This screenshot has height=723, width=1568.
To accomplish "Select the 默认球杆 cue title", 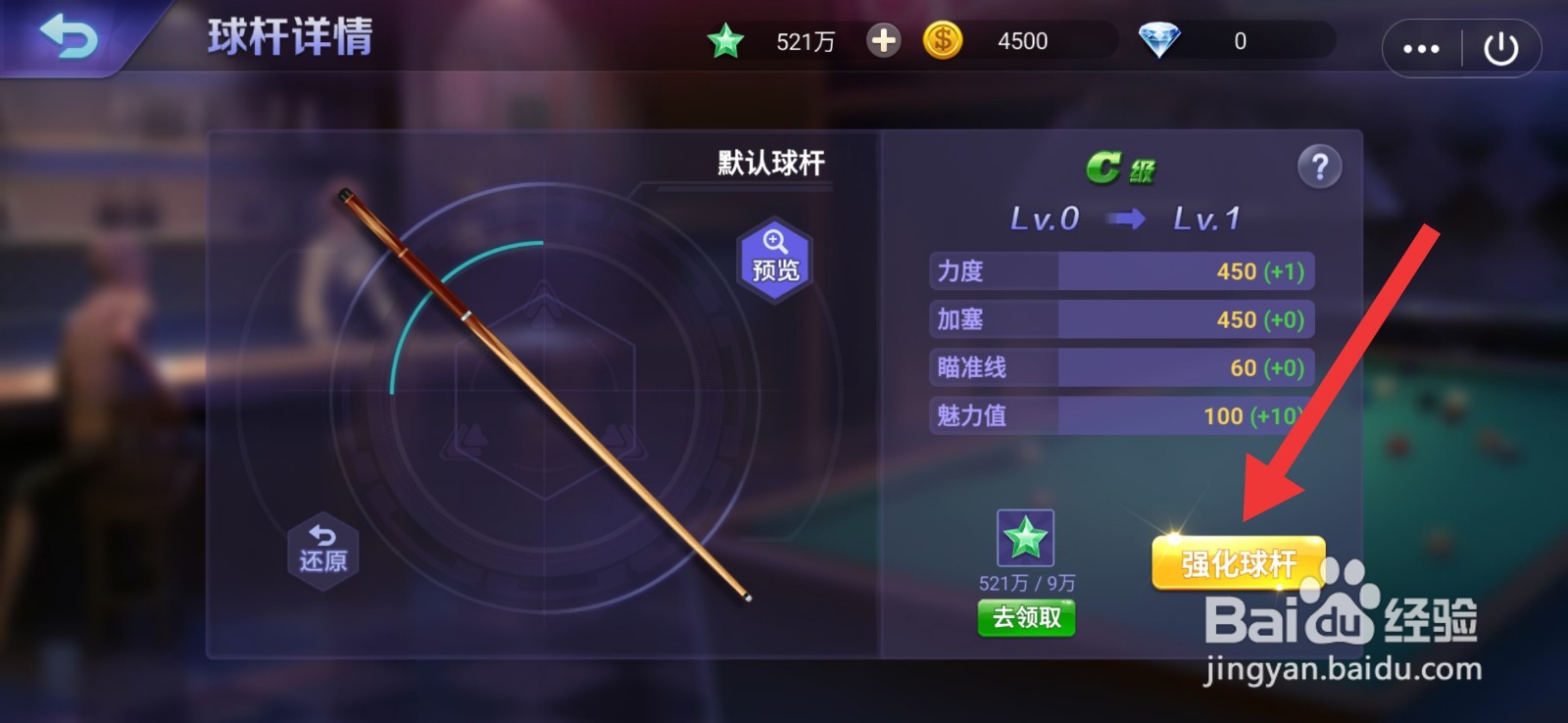I will [770, 162].
